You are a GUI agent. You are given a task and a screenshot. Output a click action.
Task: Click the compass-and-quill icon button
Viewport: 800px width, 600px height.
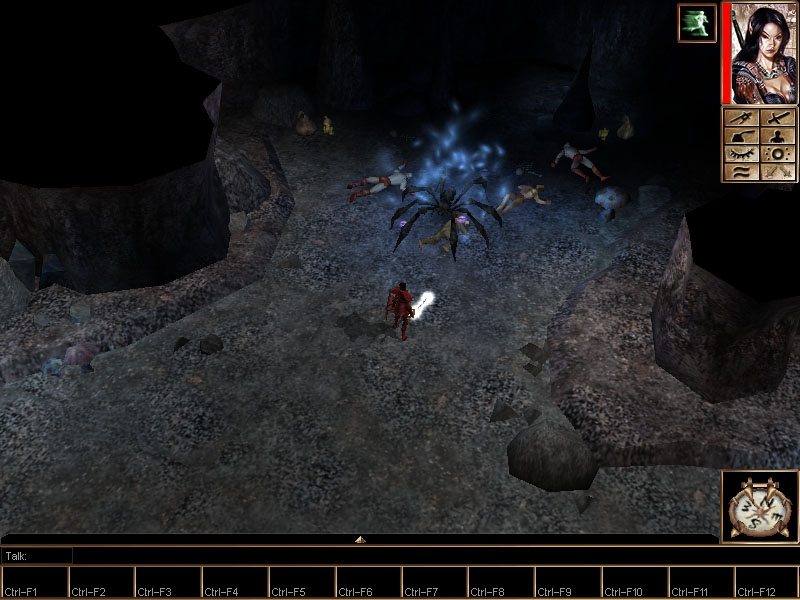pyautogui.click(x=742, y=118)
